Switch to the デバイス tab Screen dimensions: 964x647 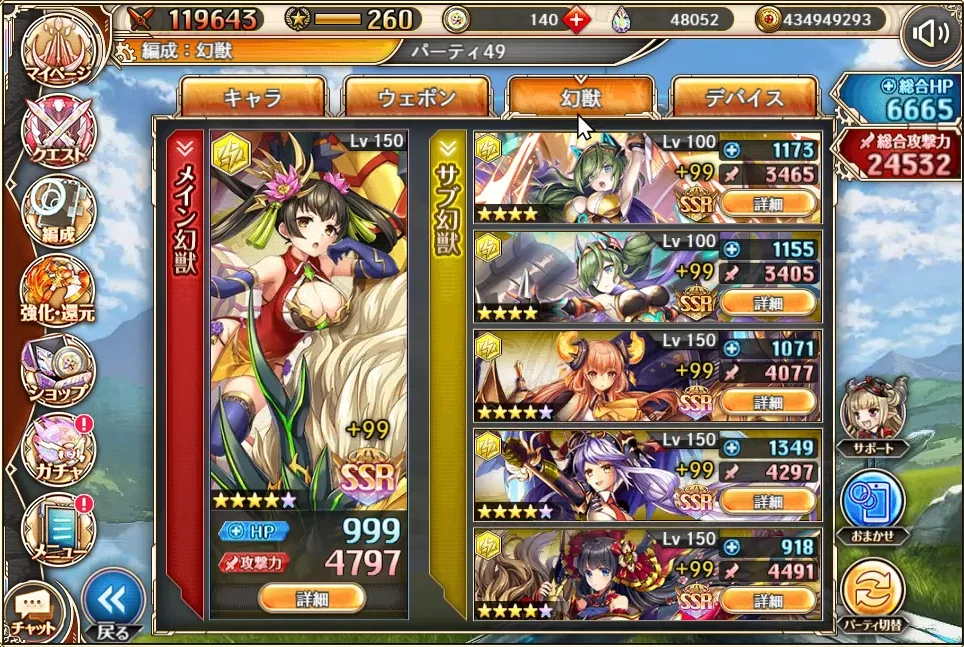[x=745, y=98]
